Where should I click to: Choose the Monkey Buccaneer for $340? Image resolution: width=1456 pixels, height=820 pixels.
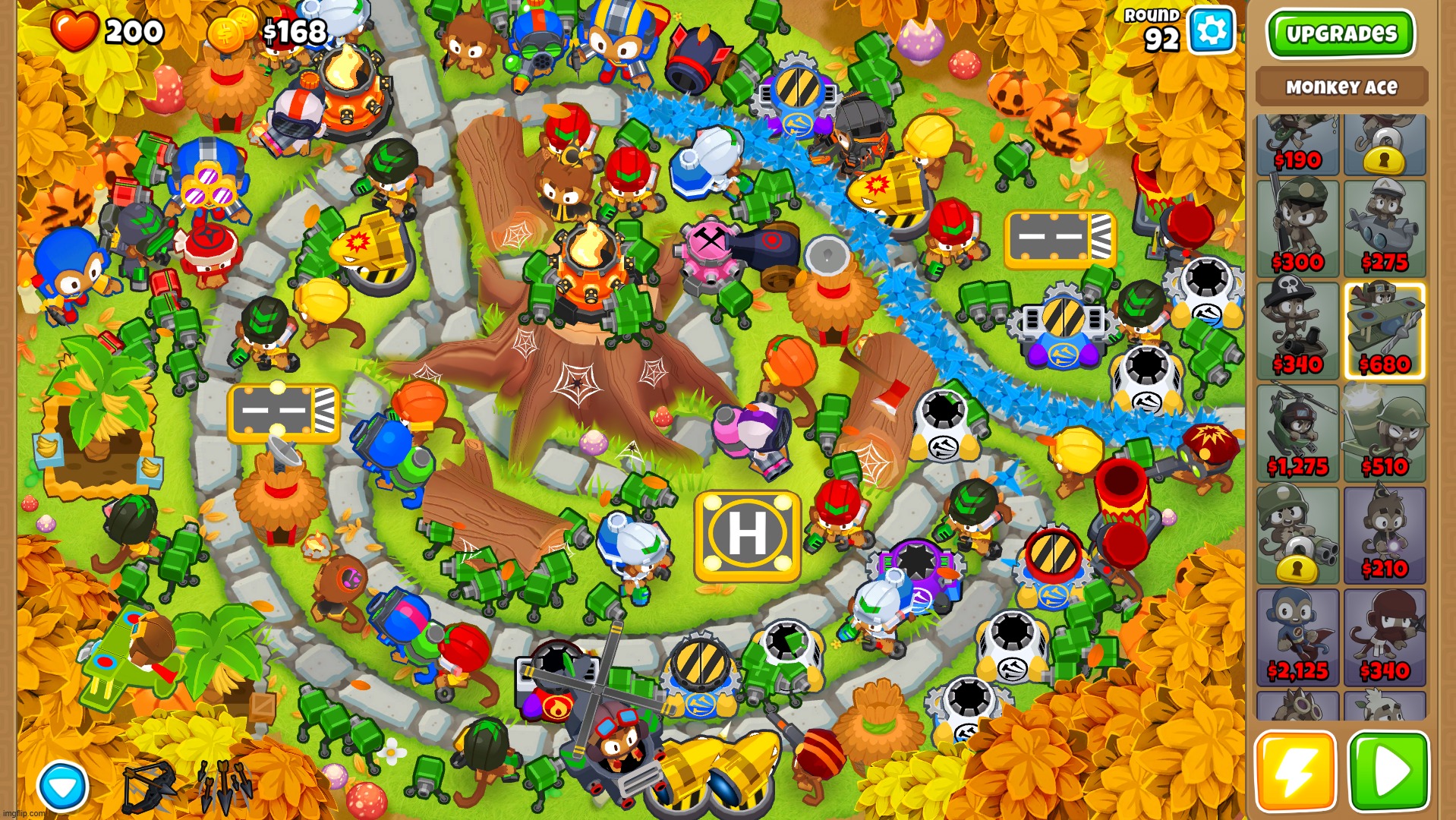pyautogui.click(x=1297, y=330)
